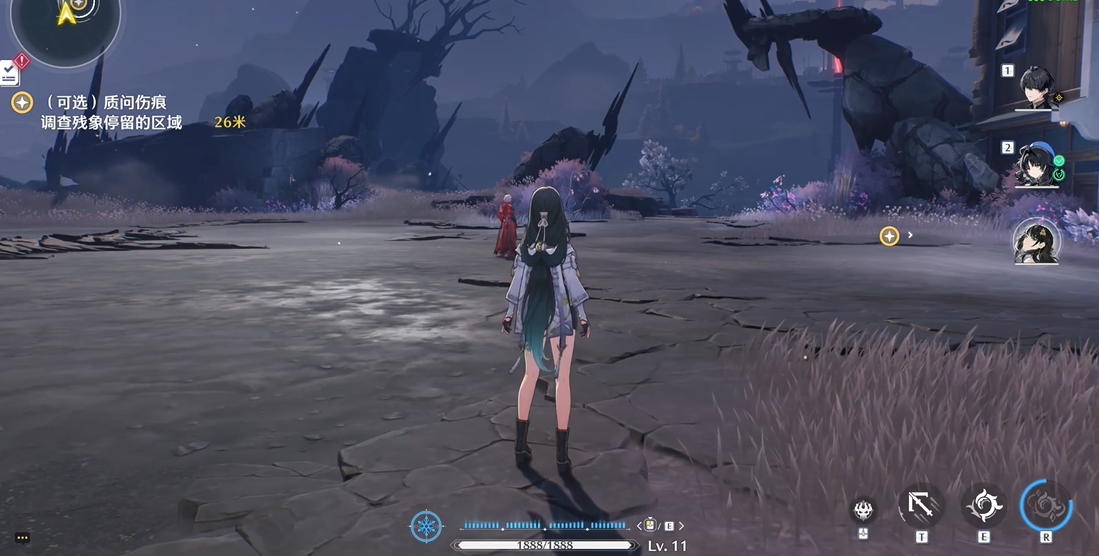
Task: Open the circular minimap
Action: point(66,20)
